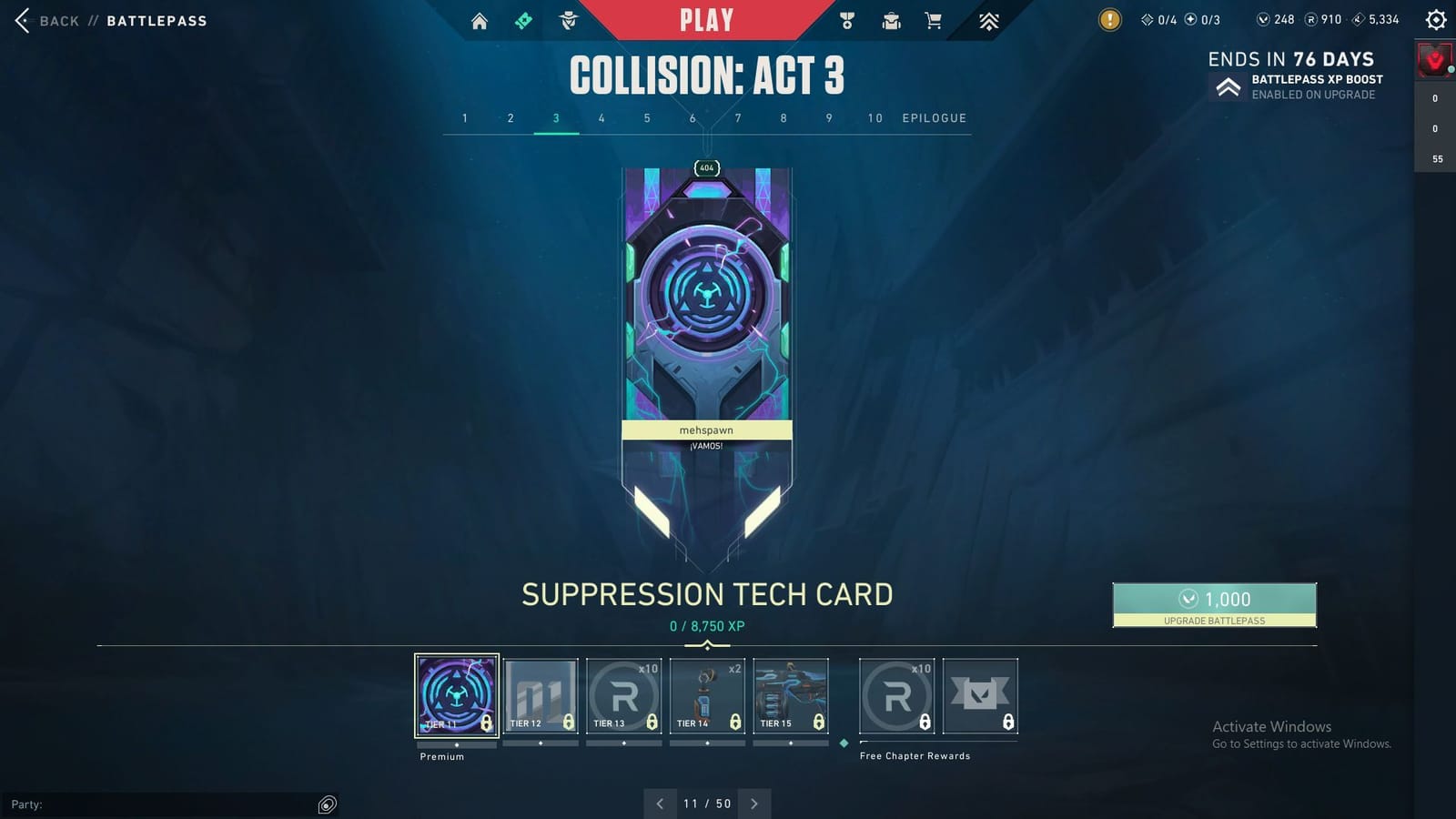Select the daily missions 0/4 indicator
1456x819 pixels.
pos(1156,19)
